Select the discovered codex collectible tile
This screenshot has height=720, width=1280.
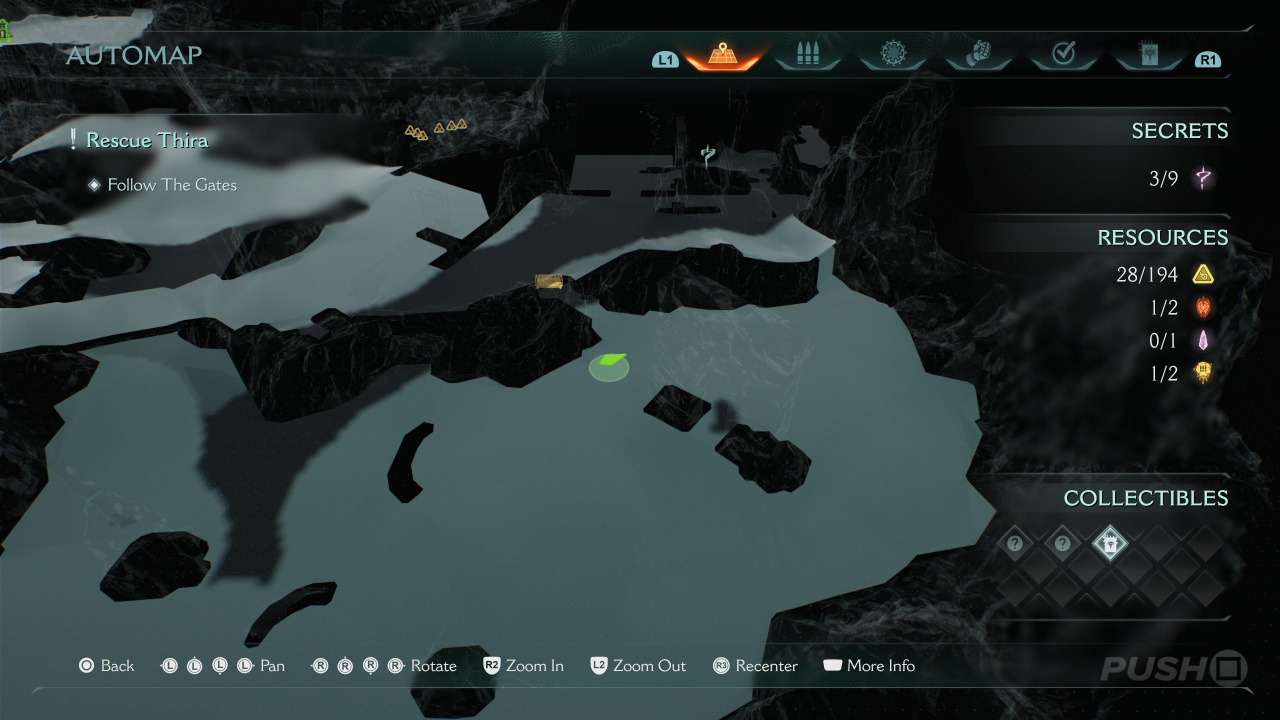(x=1110, y=544)
